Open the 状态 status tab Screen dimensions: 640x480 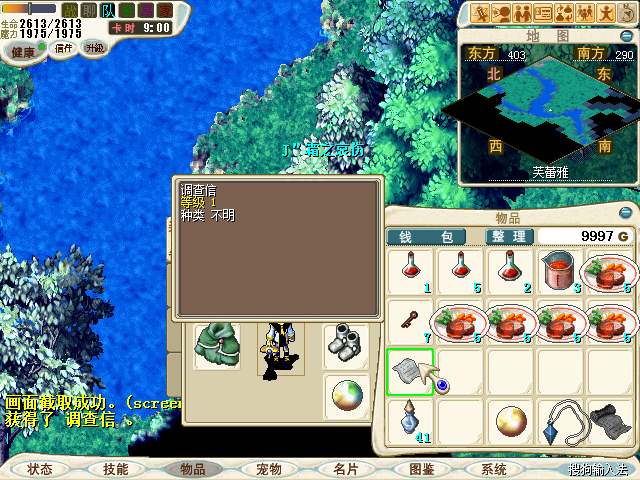pos(40,468)
